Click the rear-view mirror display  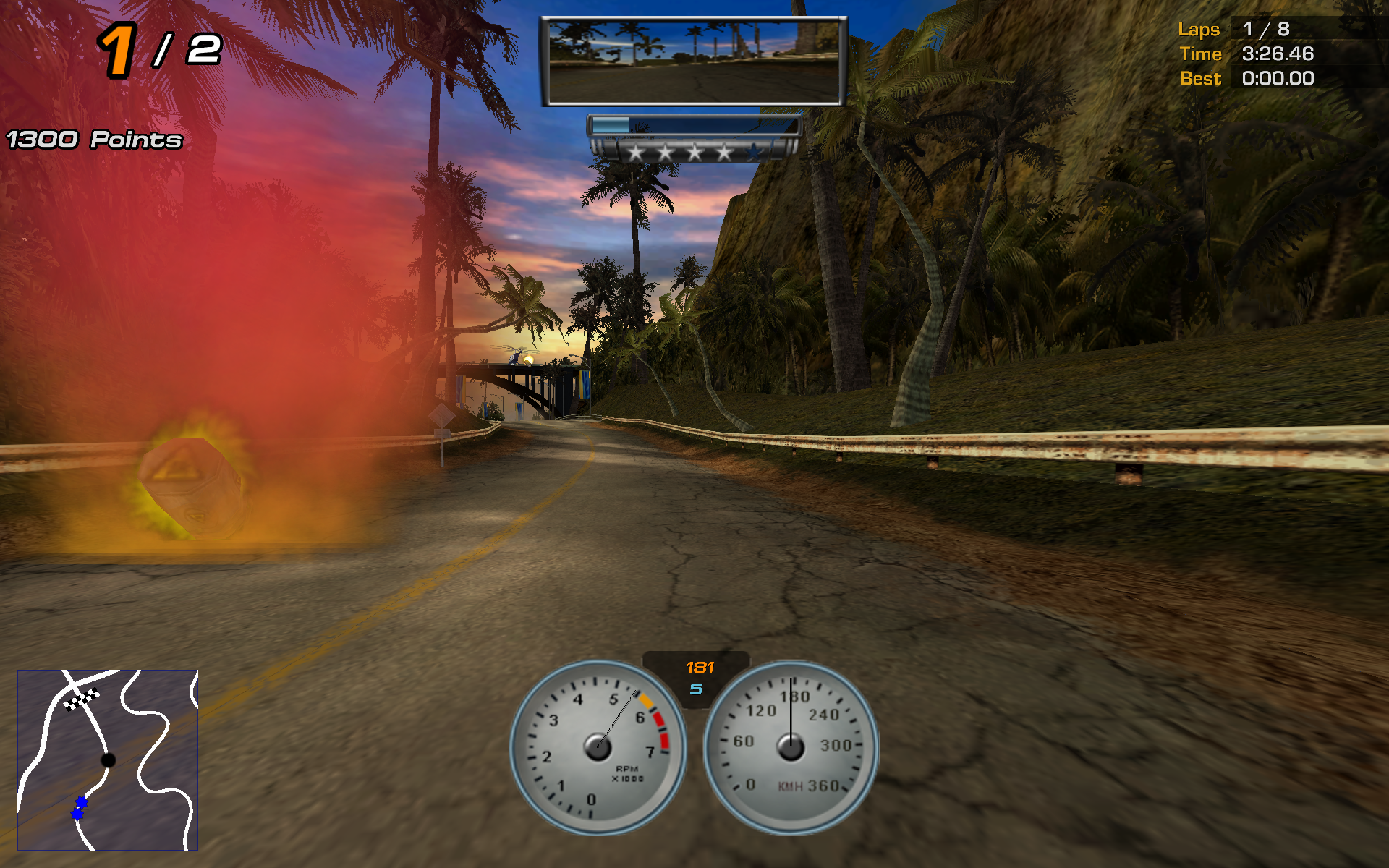click(x=693, y=61)
